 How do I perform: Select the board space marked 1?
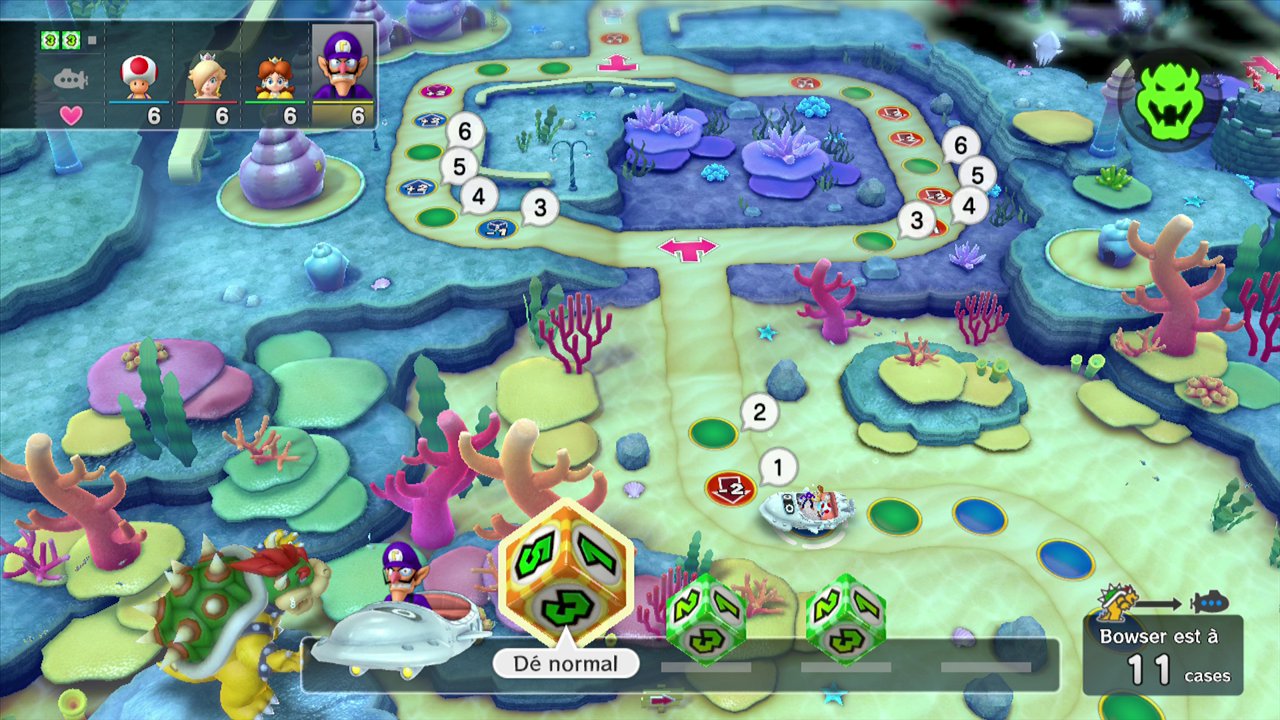click(731, 487)
